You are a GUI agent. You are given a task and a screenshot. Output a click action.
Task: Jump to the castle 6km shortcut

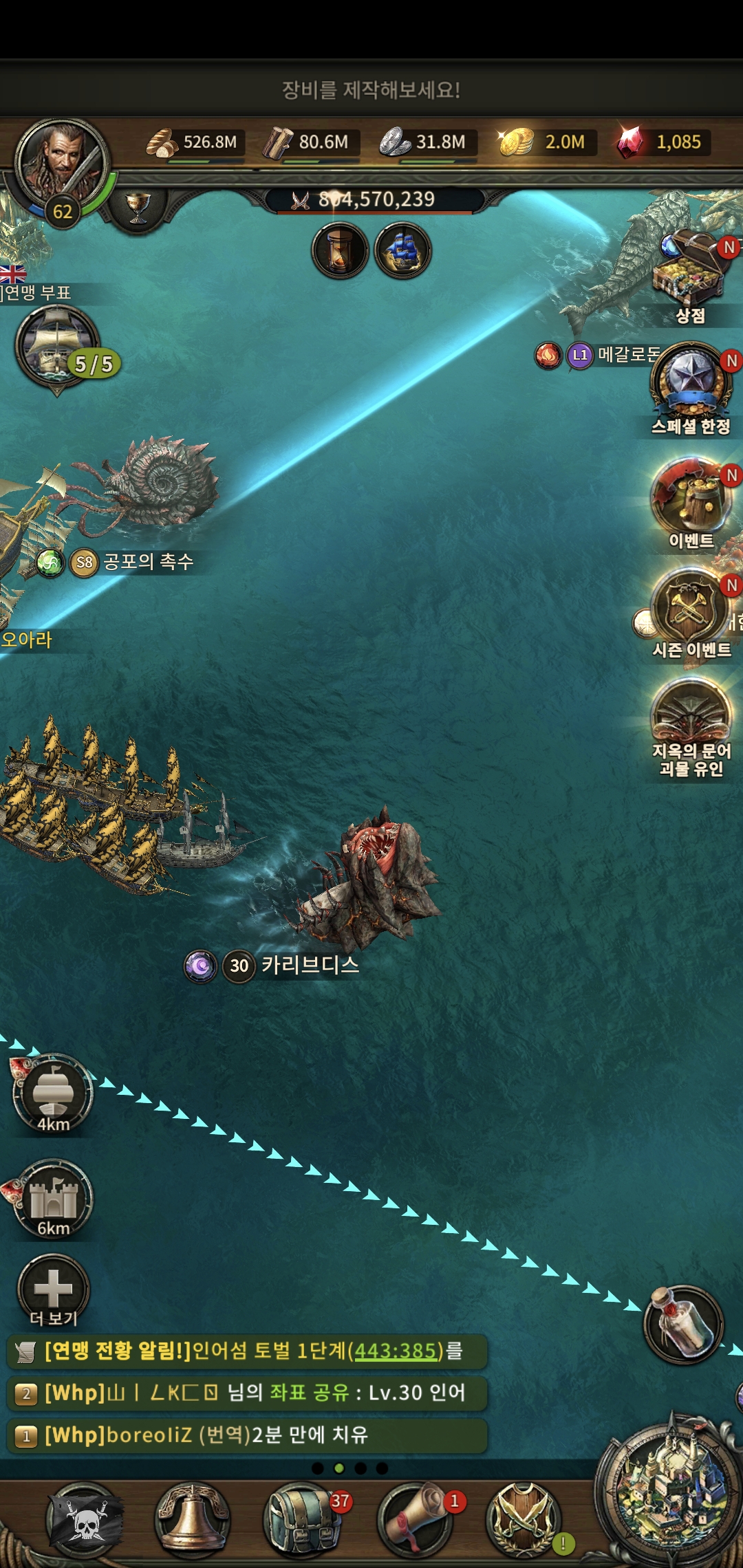(x=53, y=1199)
